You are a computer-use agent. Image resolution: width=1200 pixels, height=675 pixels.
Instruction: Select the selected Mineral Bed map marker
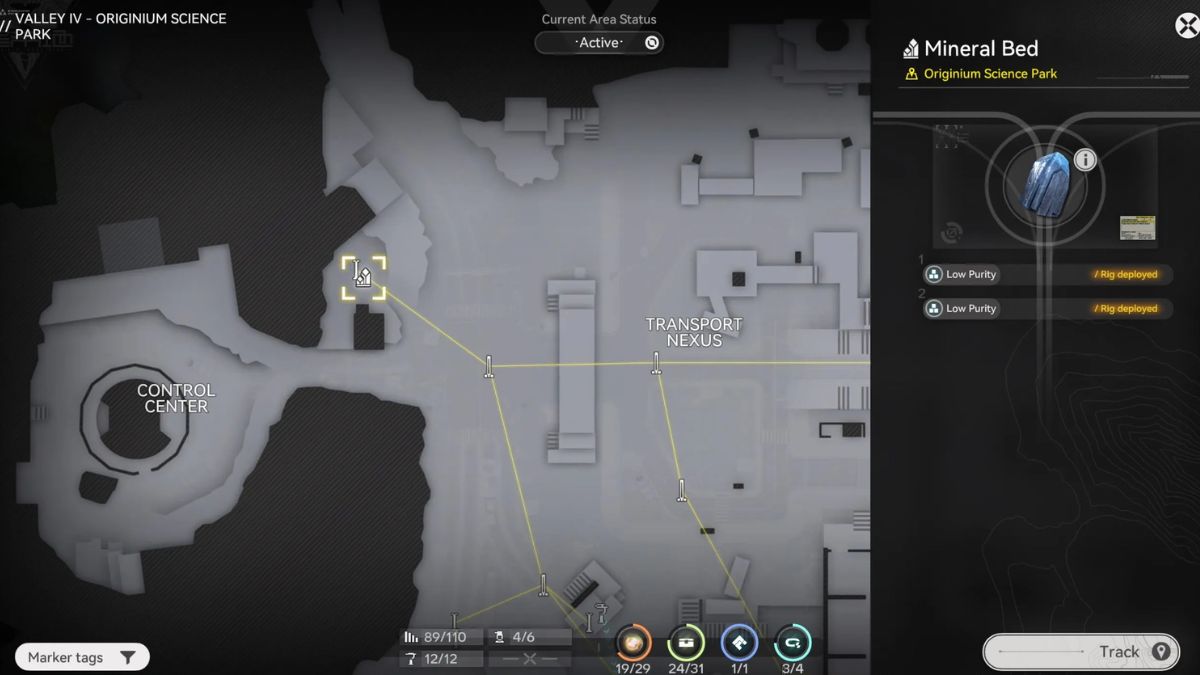pyautogui.click(x=363, y=277)
